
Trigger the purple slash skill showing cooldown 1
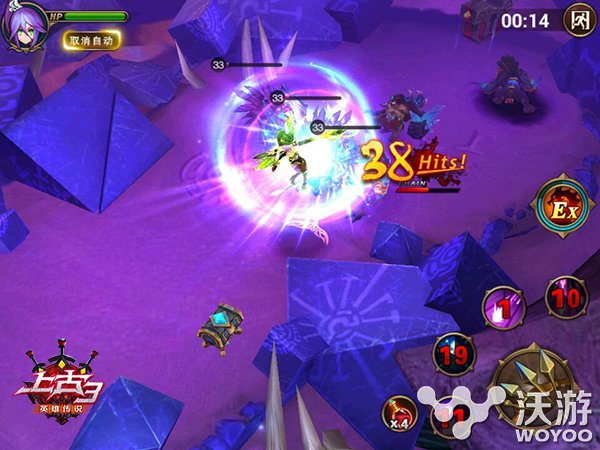click(505, 308)
